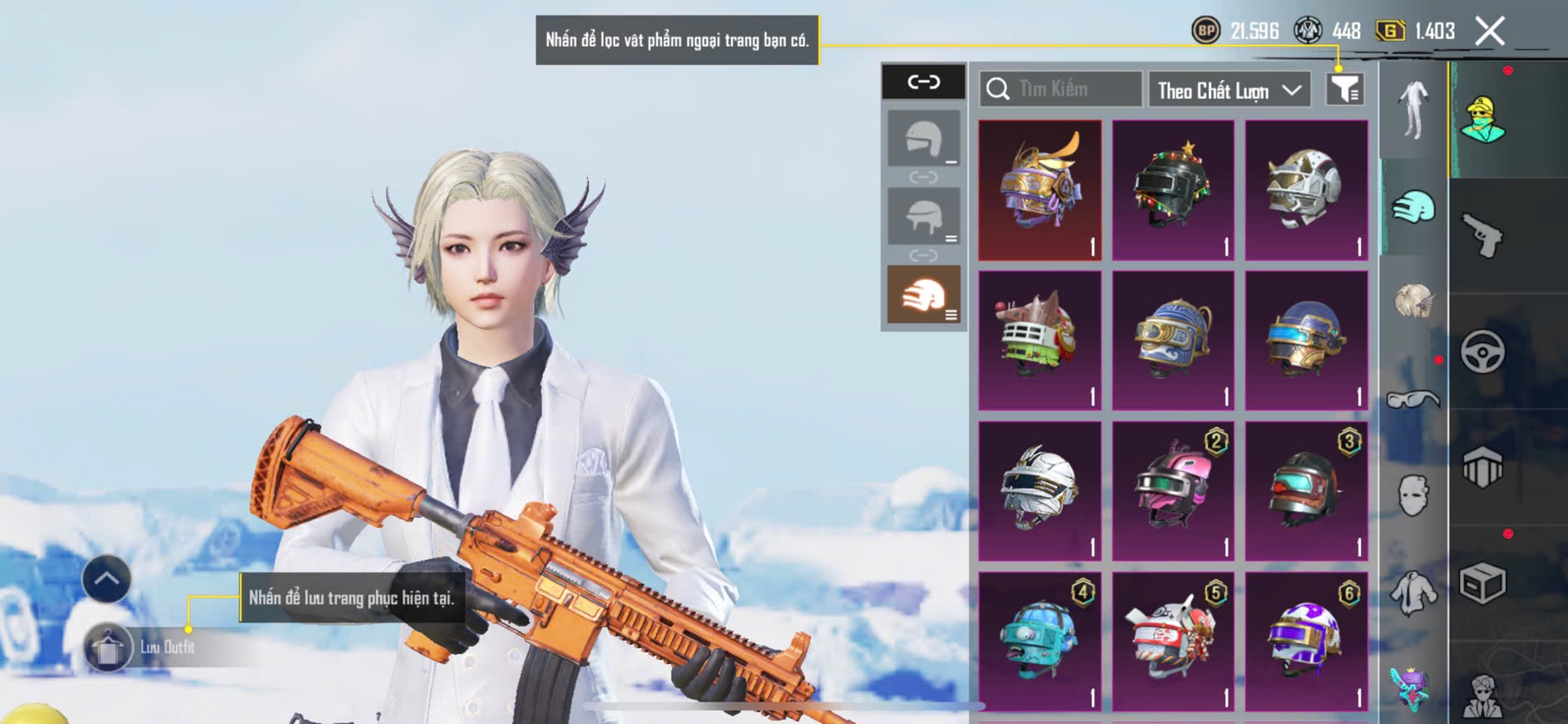This screenshot has height=724, width=1568.
Task: Select the pink helmet numbered 2
Action: [x=1173, y=491]
